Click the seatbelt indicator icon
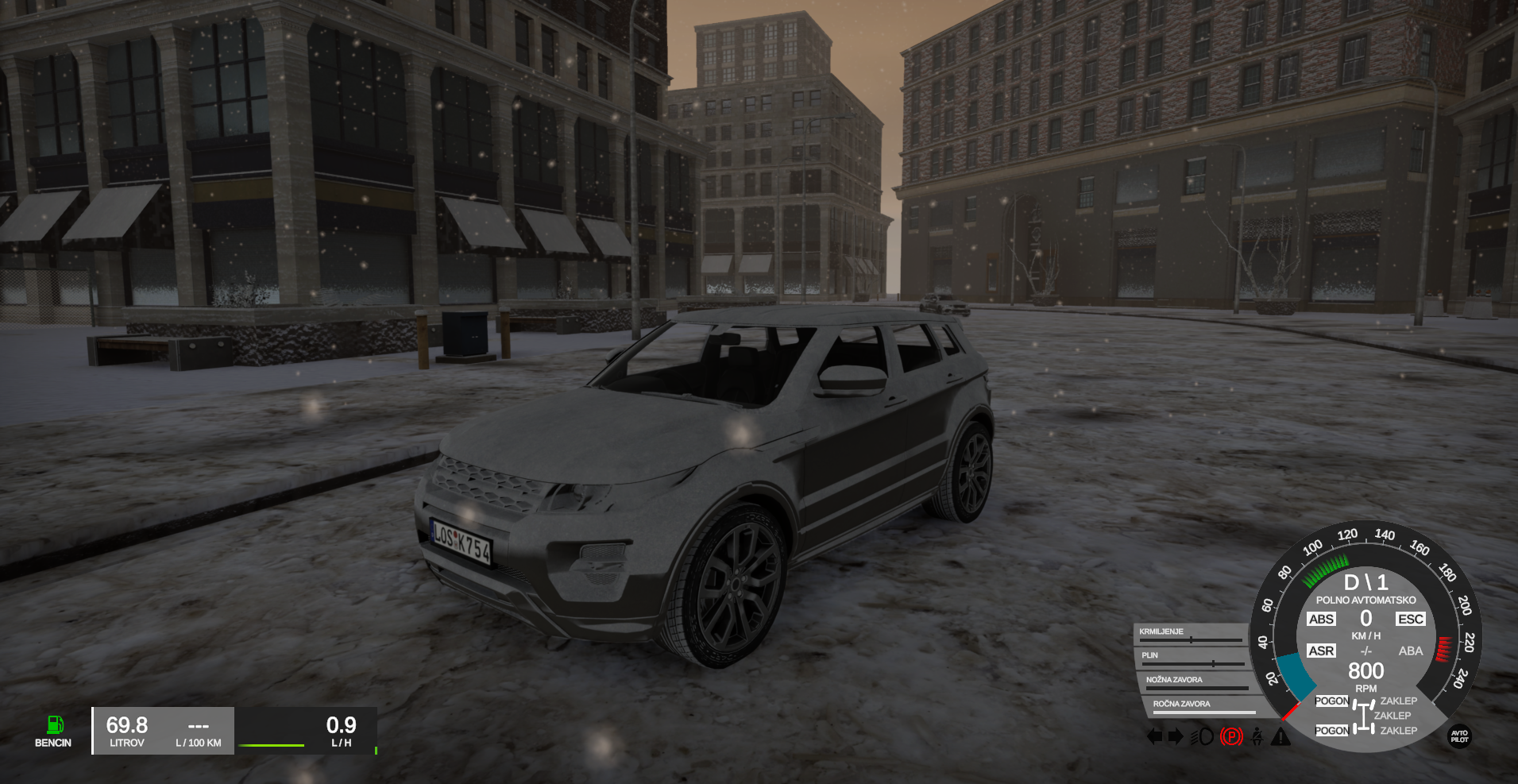Image resolution: width=1518 pixels, height=784 pixels. [1257, 737]
